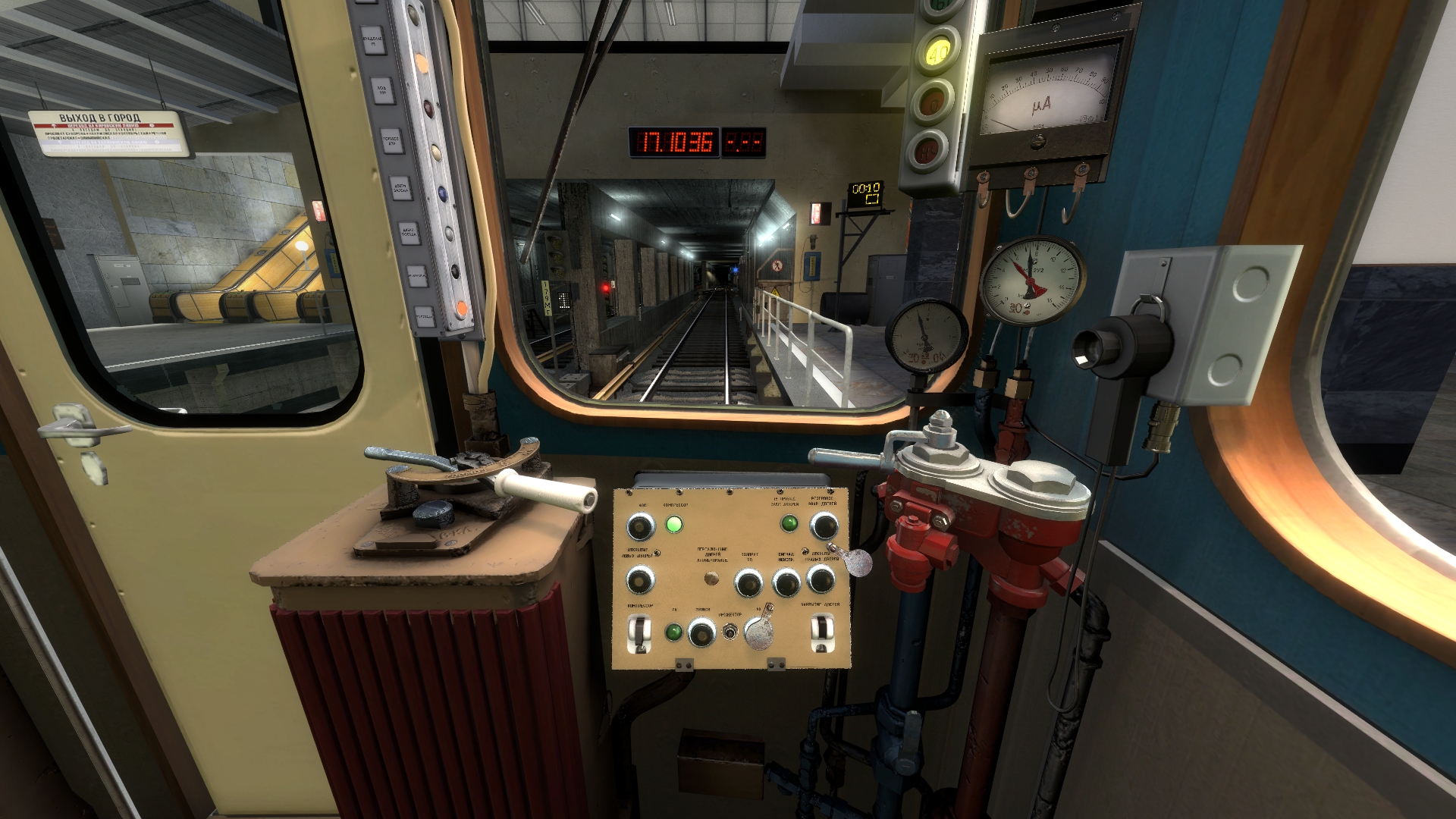Push the Сигнал неиспр. button
This screenshot has height=819, width=1456.
tap(786, 583)
